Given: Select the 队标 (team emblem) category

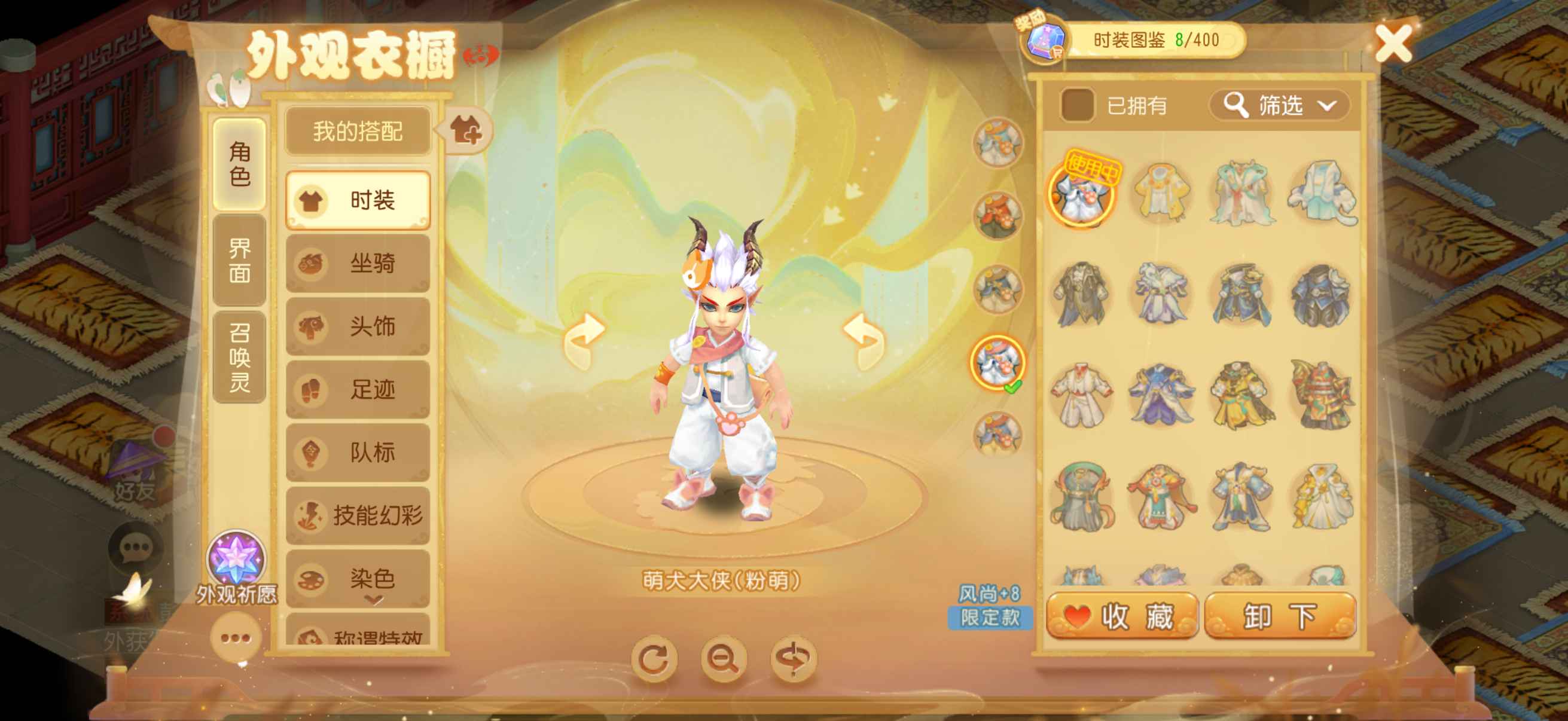Looking at the screenshot, I should (359, 451).
